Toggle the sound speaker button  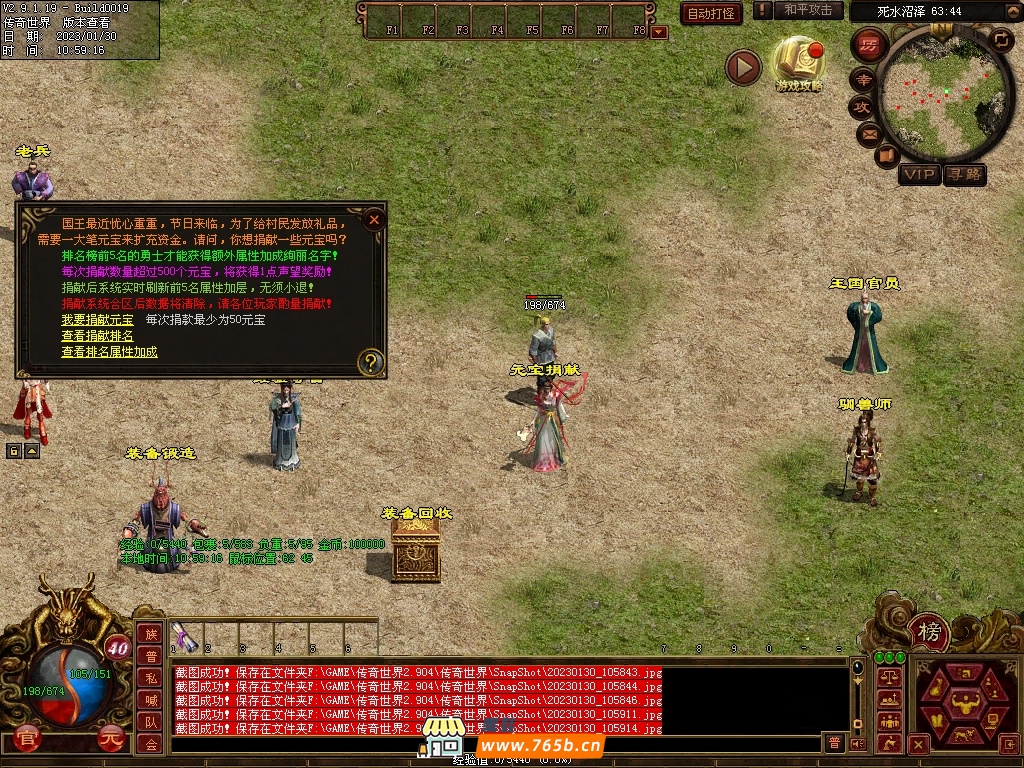[858, 743]
